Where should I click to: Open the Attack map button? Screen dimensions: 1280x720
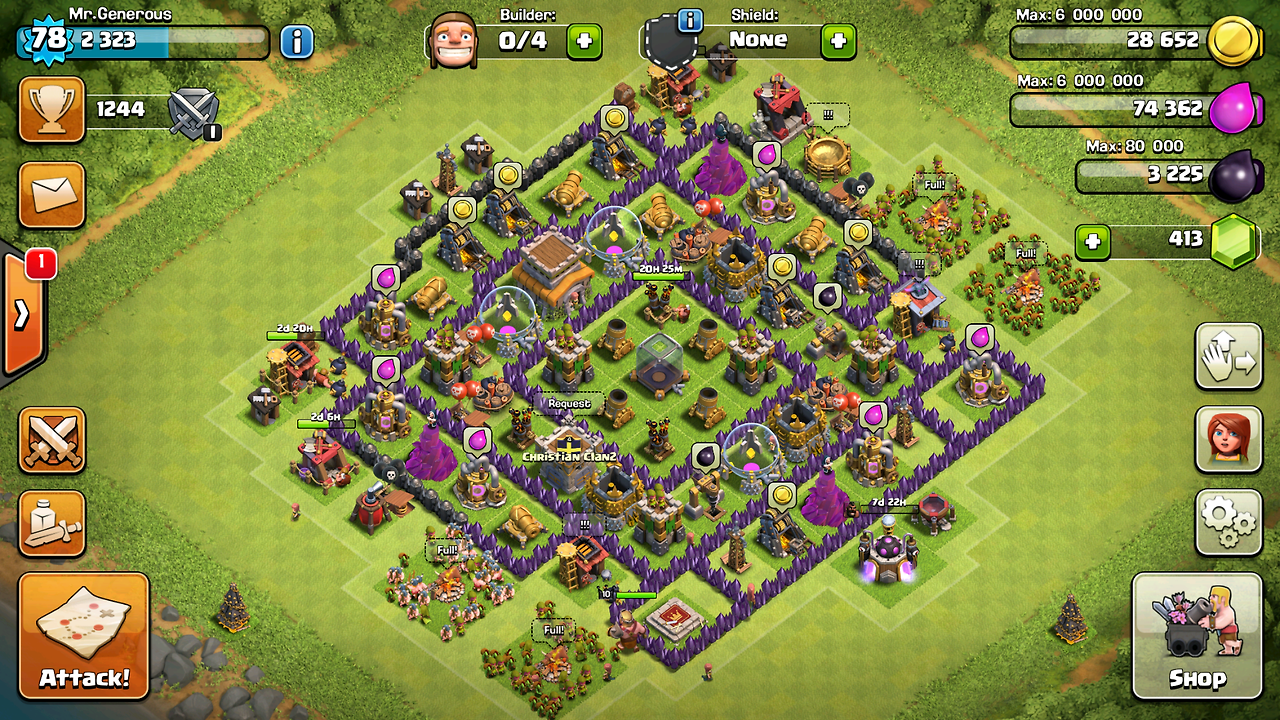[84, 635]
